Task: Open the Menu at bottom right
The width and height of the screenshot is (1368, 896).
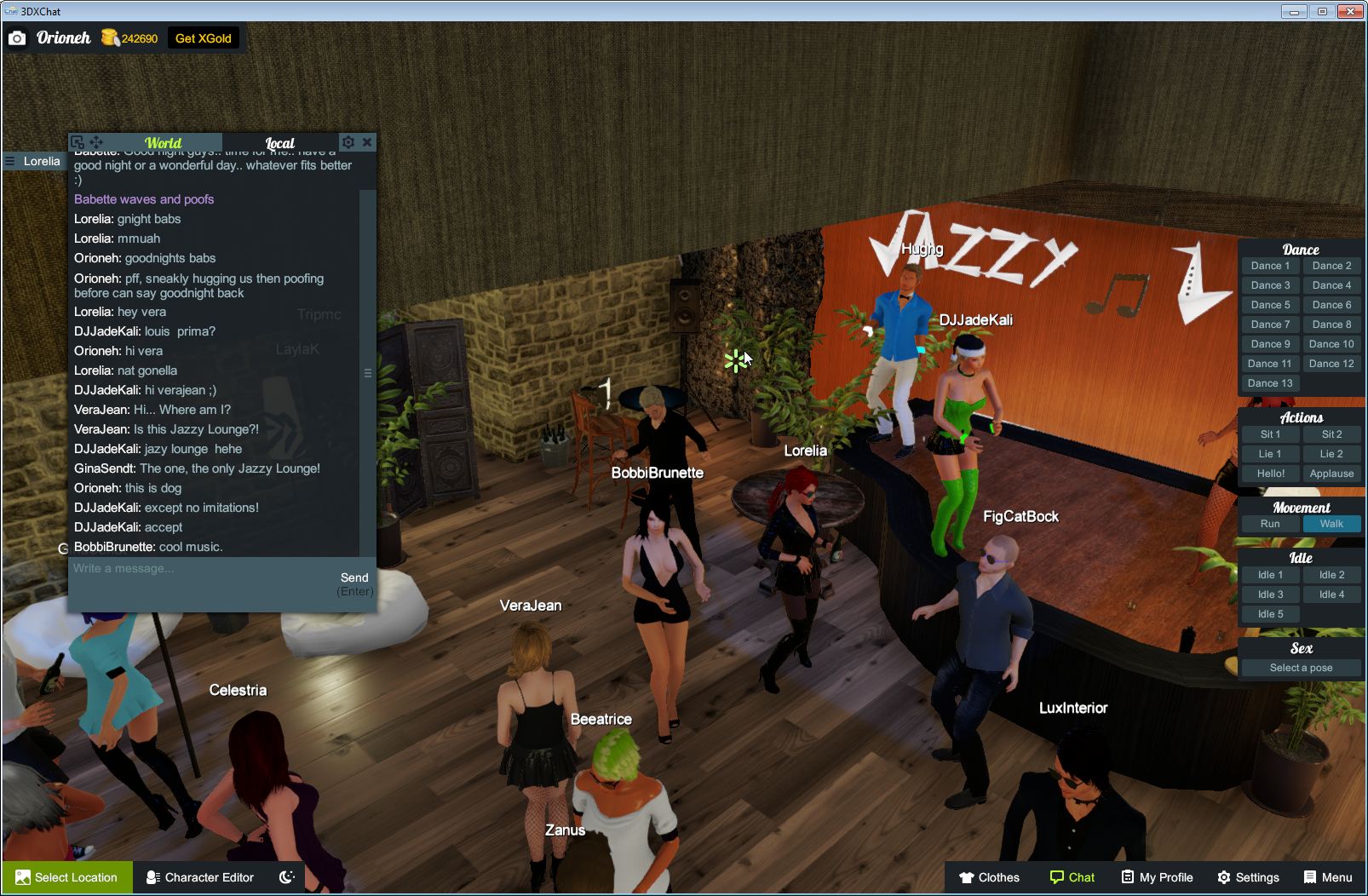Action: click(1327, 877)
